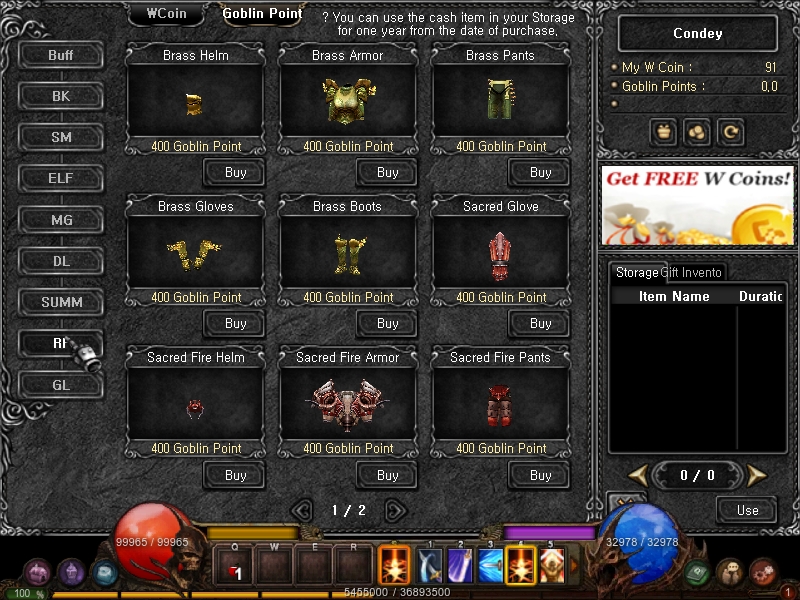Switch to the SUMM category
The image size is (800, 600).
(61, 302)
